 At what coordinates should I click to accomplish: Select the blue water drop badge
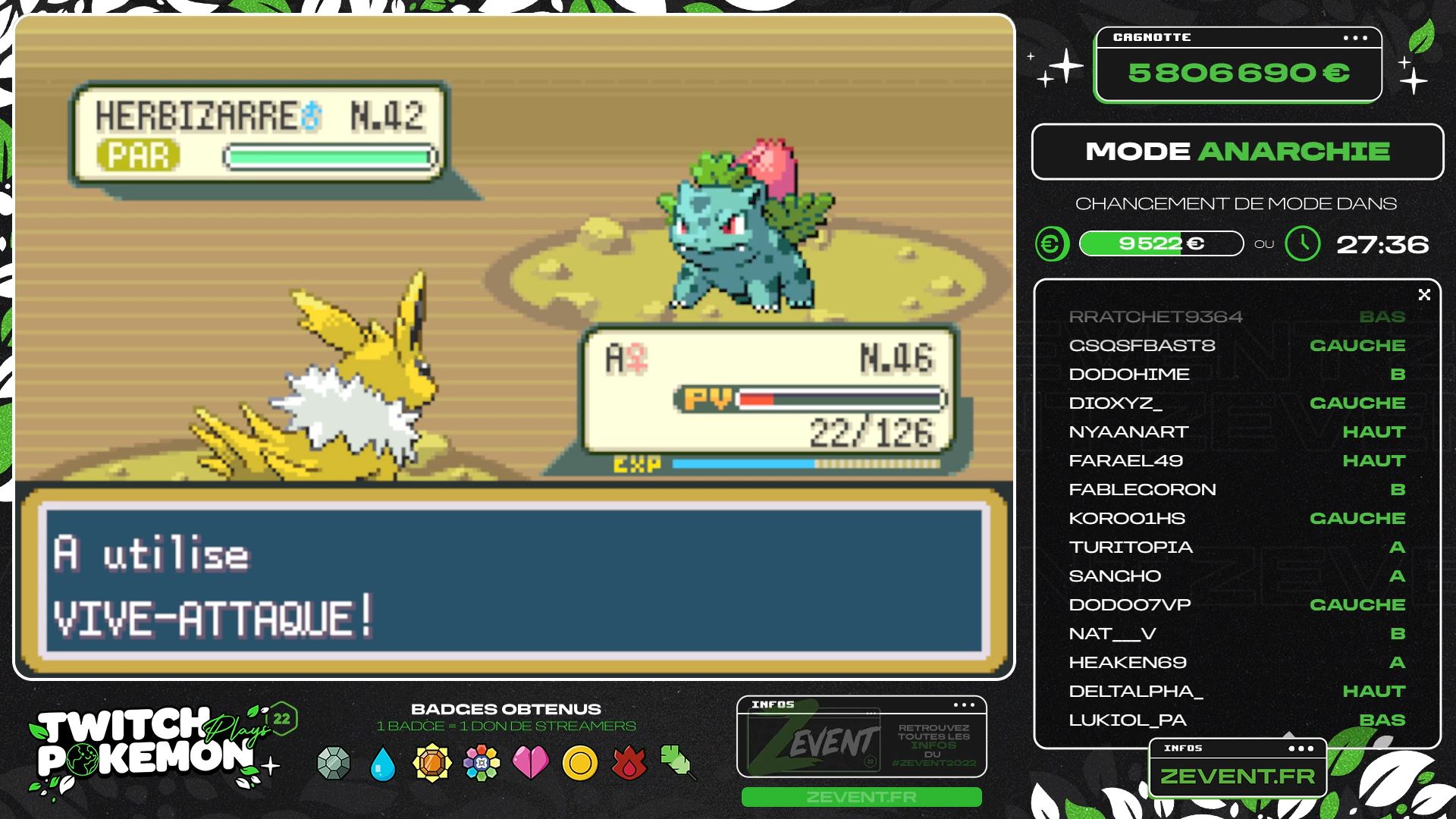coord(383,764)
